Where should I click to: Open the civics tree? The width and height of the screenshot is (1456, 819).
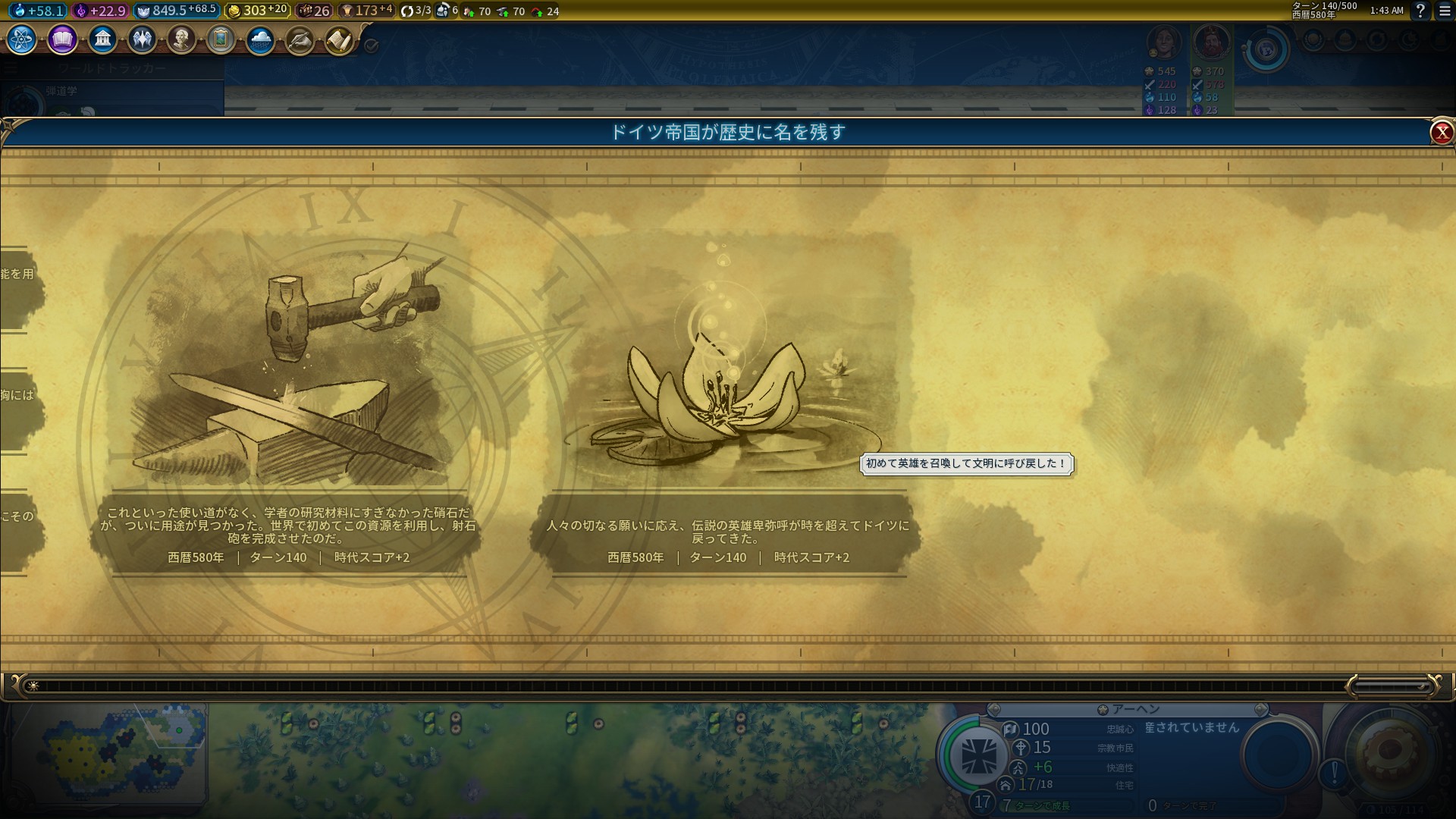click(62, 39)
